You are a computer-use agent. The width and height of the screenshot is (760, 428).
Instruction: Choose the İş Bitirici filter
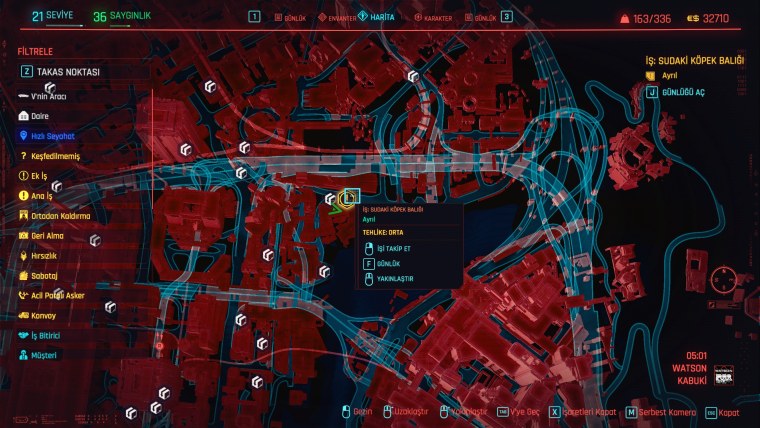click(48, 335)
